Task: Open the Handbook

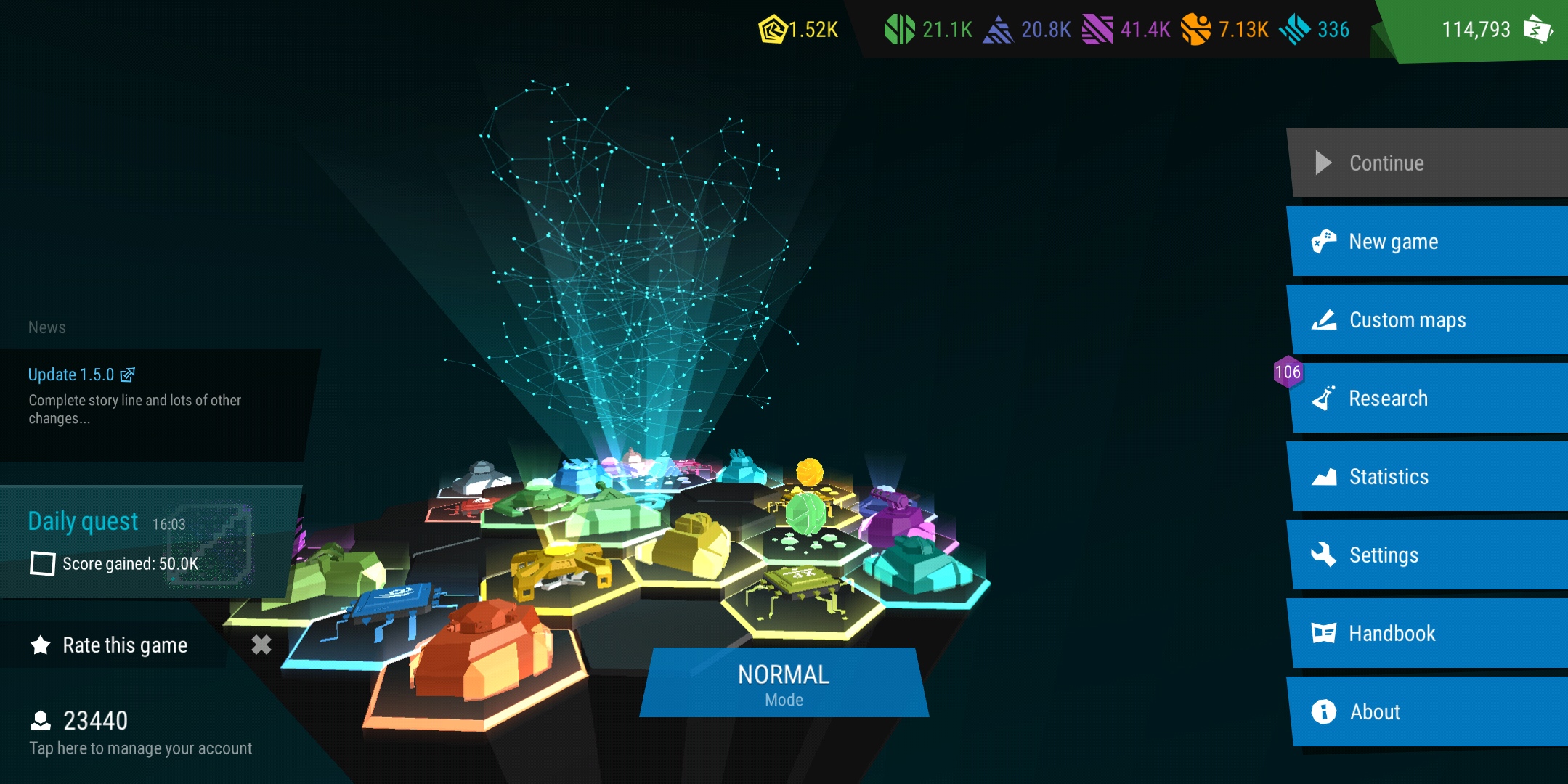Action: coord(1427,634)
